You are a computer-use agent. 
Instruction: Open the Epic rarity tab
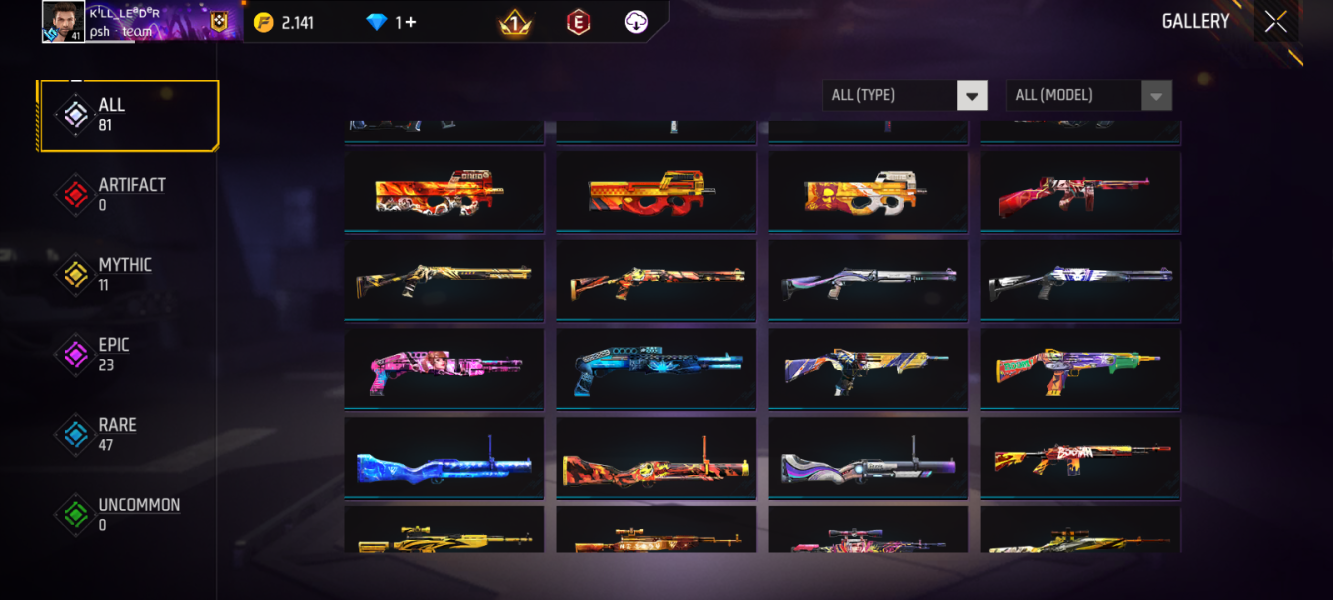128,355
